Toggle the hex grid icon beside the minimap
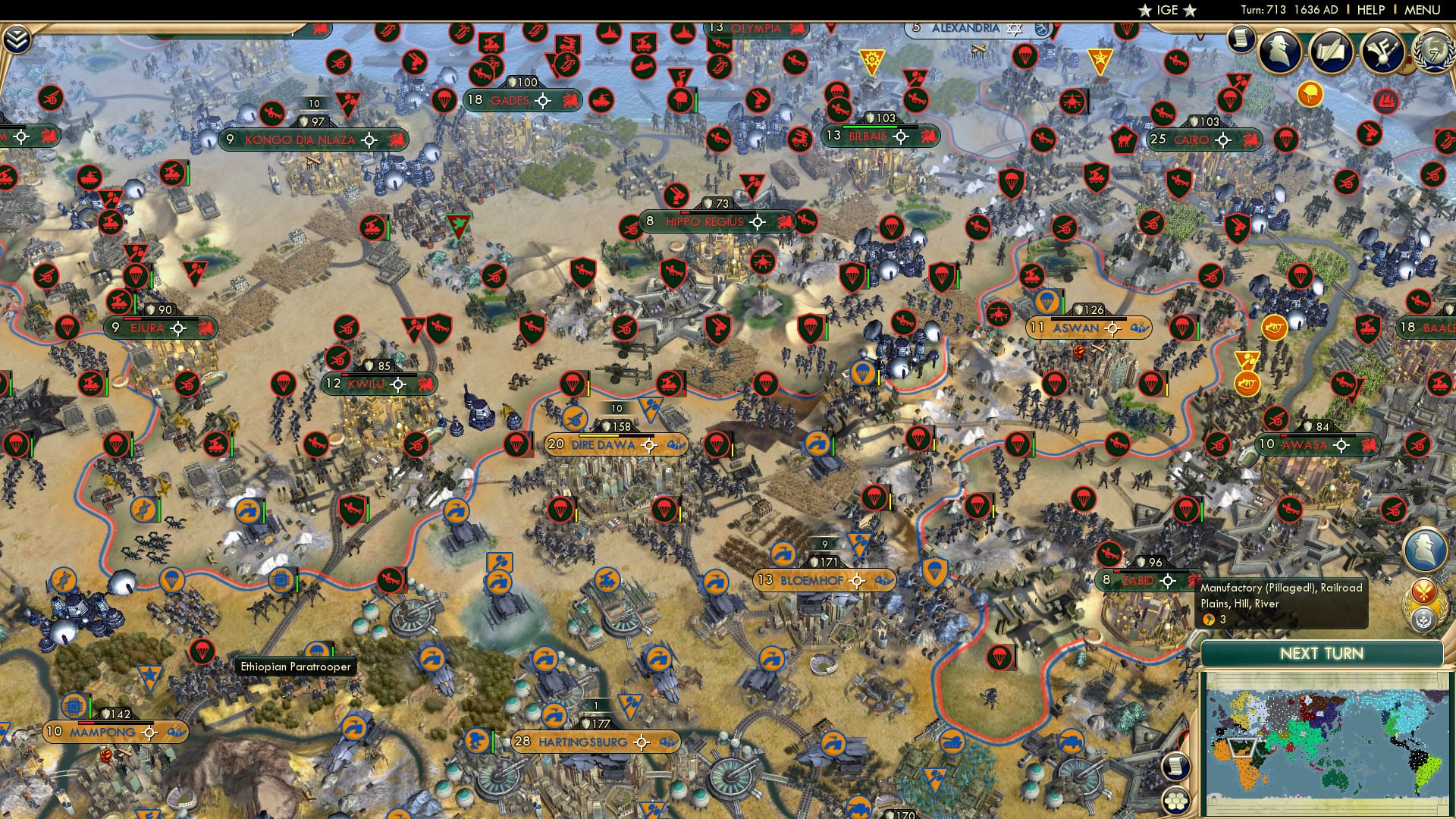 click(1175, 802)
